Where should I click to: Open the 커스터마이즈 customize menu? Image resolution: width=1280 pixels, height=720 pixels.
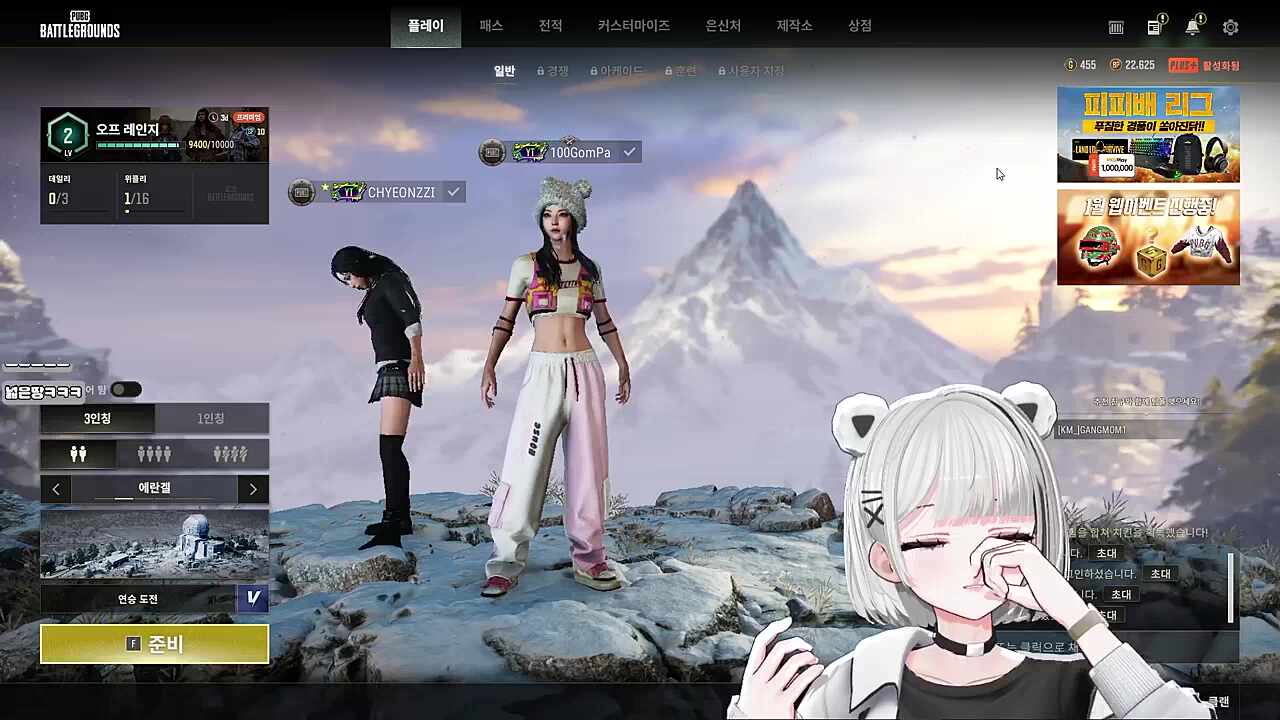pyautogui.click(x=634, y=26)
